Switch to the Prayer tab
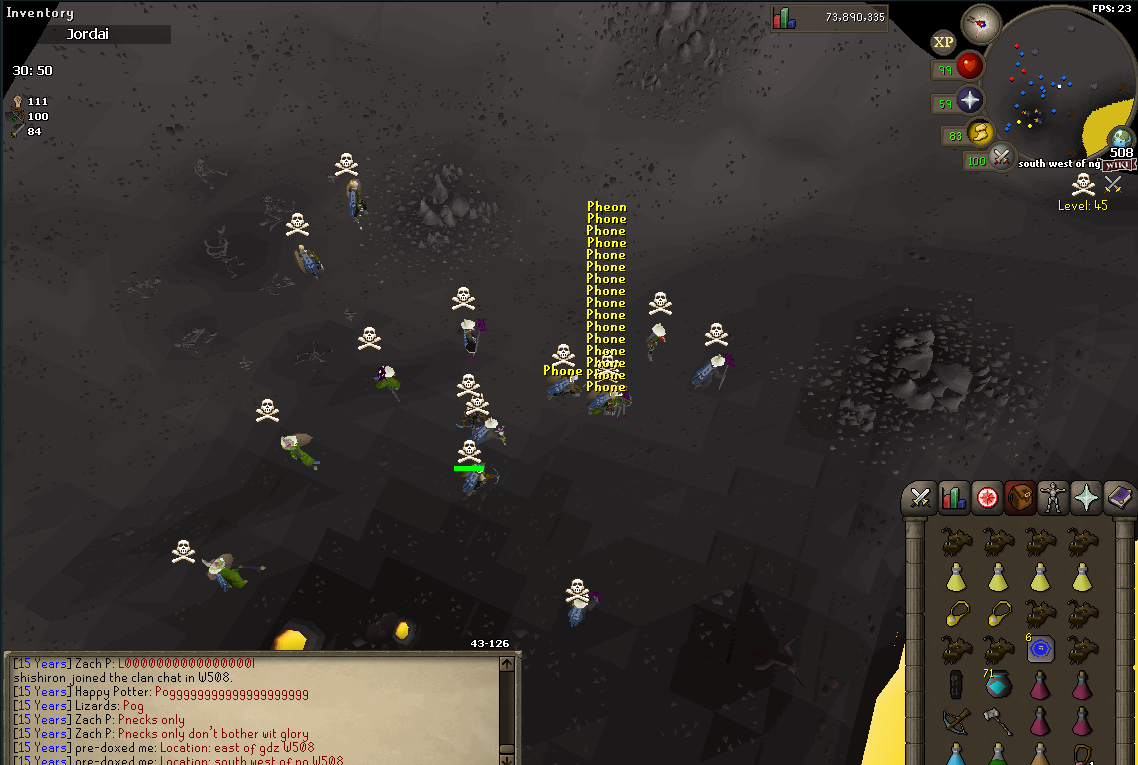 click(1086, 496)
